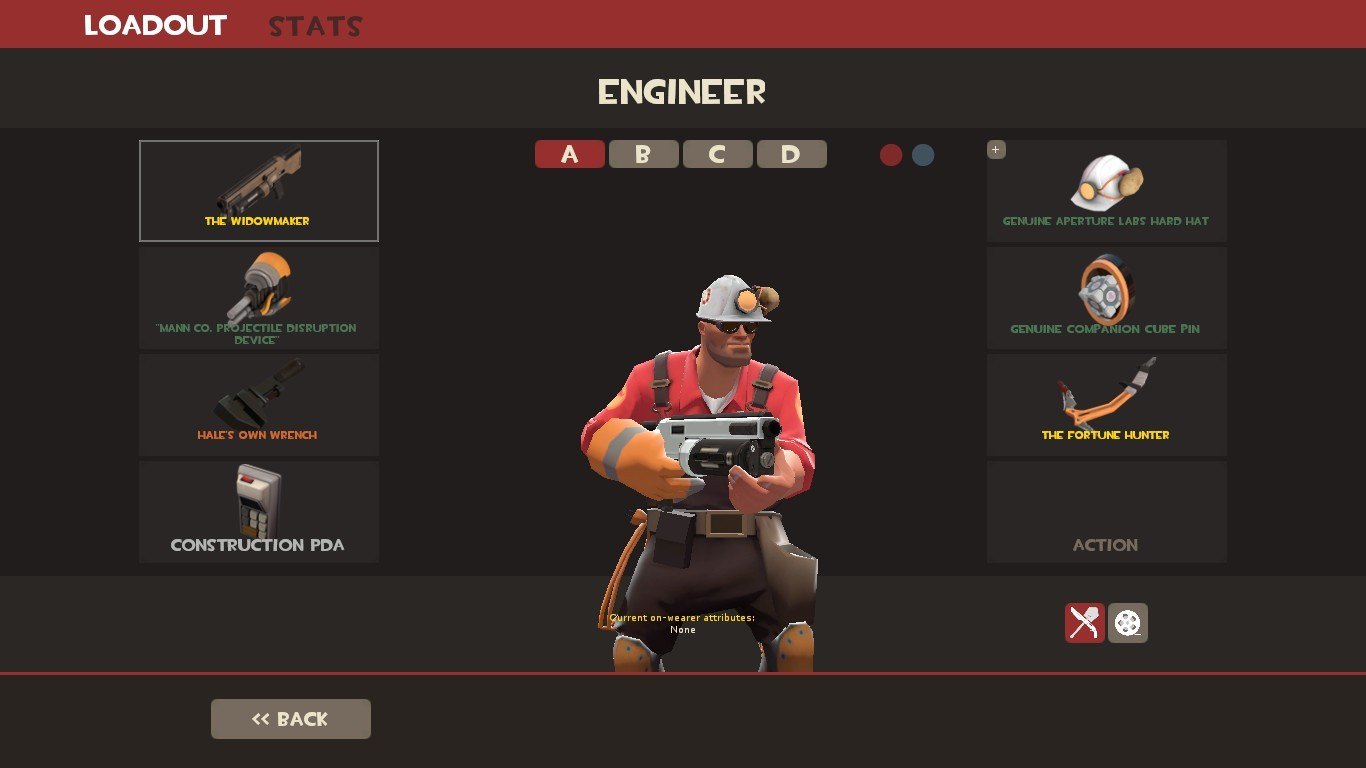The width and height of the screenshot is (1366, 768).
Task: Choose loadout preset A
Action: pyautogui.click(x=570, y=154)
